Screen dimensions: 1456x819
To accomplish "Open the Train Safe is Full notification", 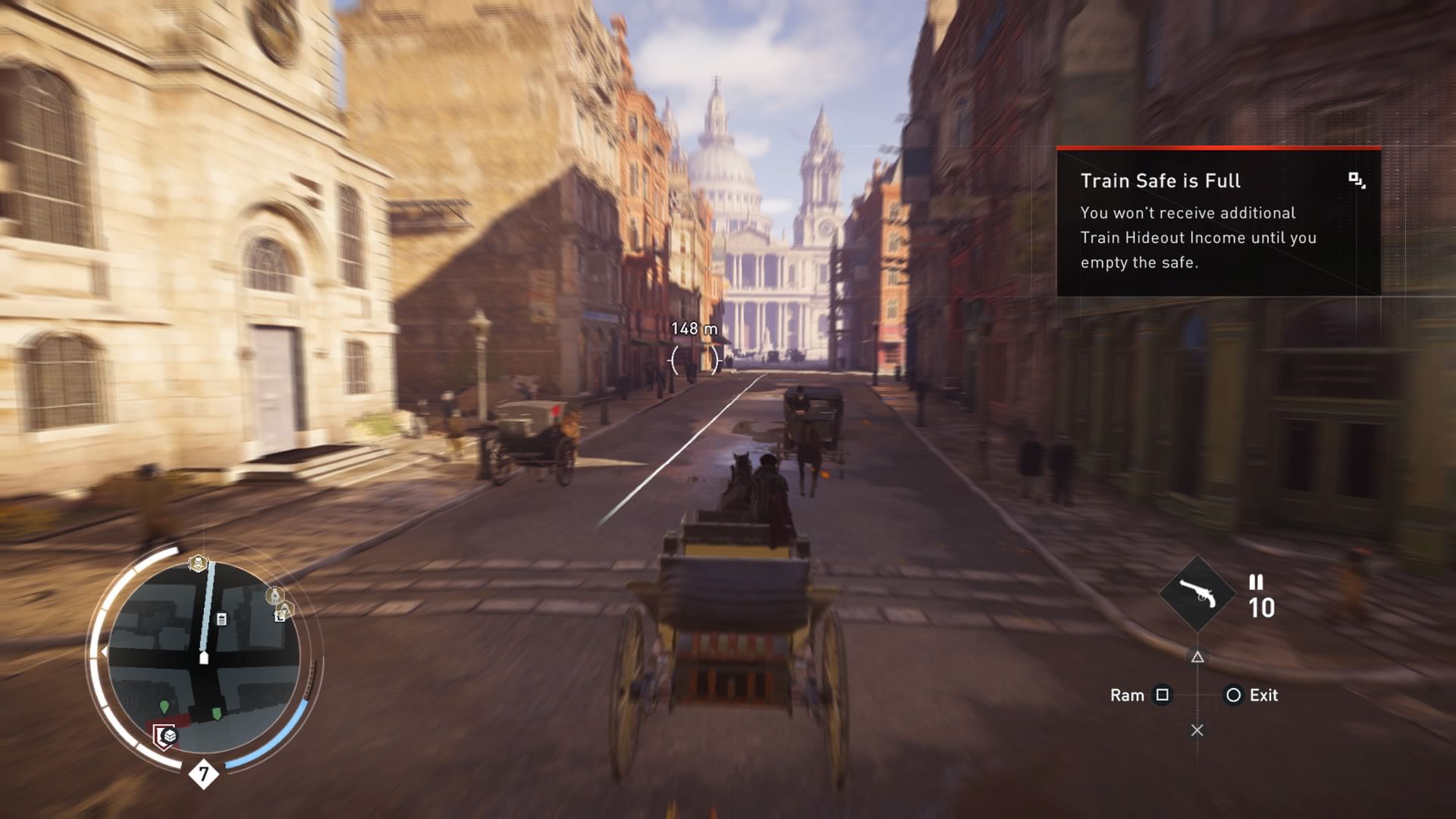I will (x=1218, y=221).
